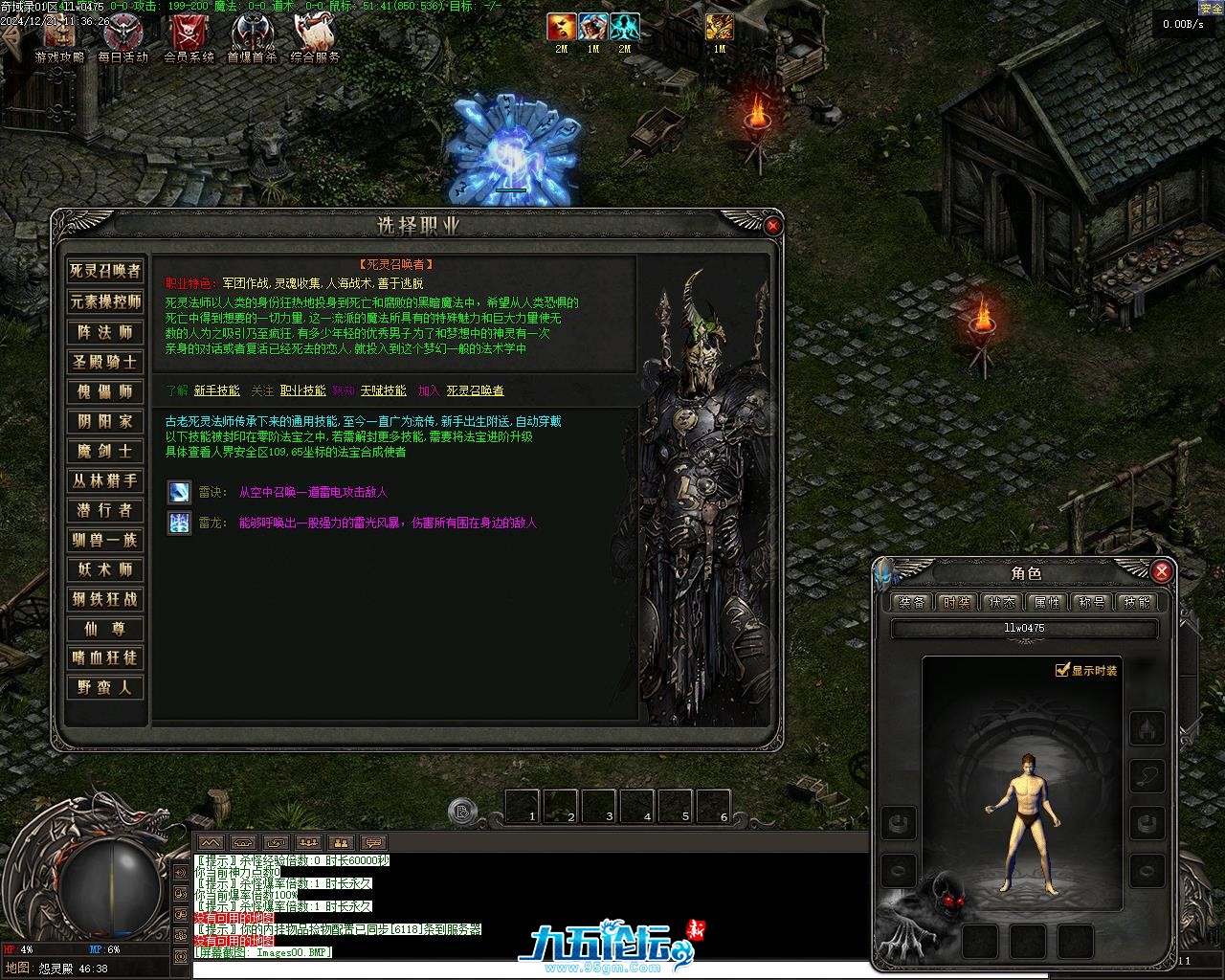Join as 死灵召唤者 via link
This screenshot has height=980, width=1225.
(x=475, y=390)
